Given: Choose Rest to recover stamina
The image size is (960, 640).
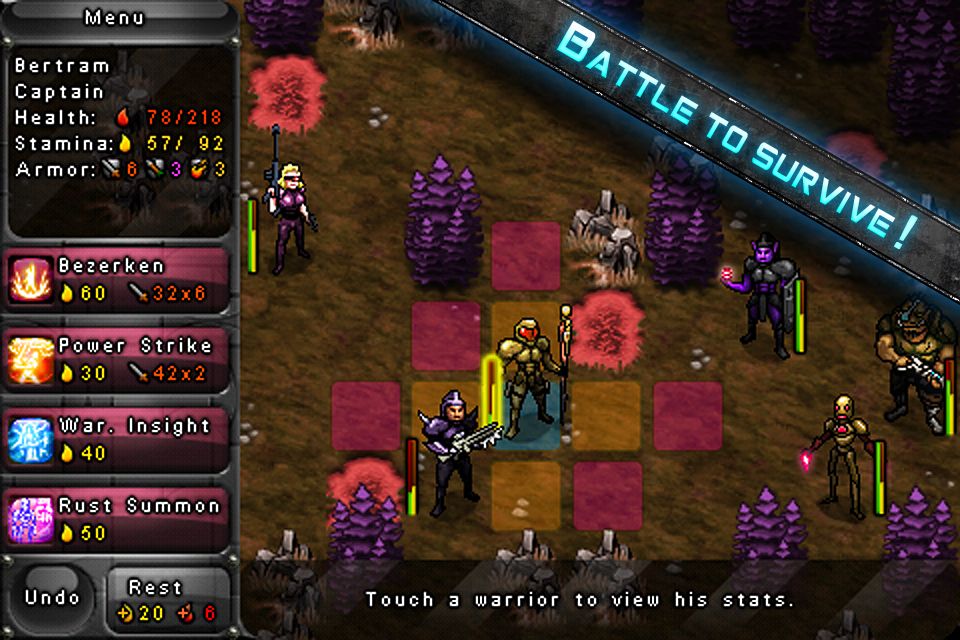Looking at the screenshot, I should tap(166, 600).
